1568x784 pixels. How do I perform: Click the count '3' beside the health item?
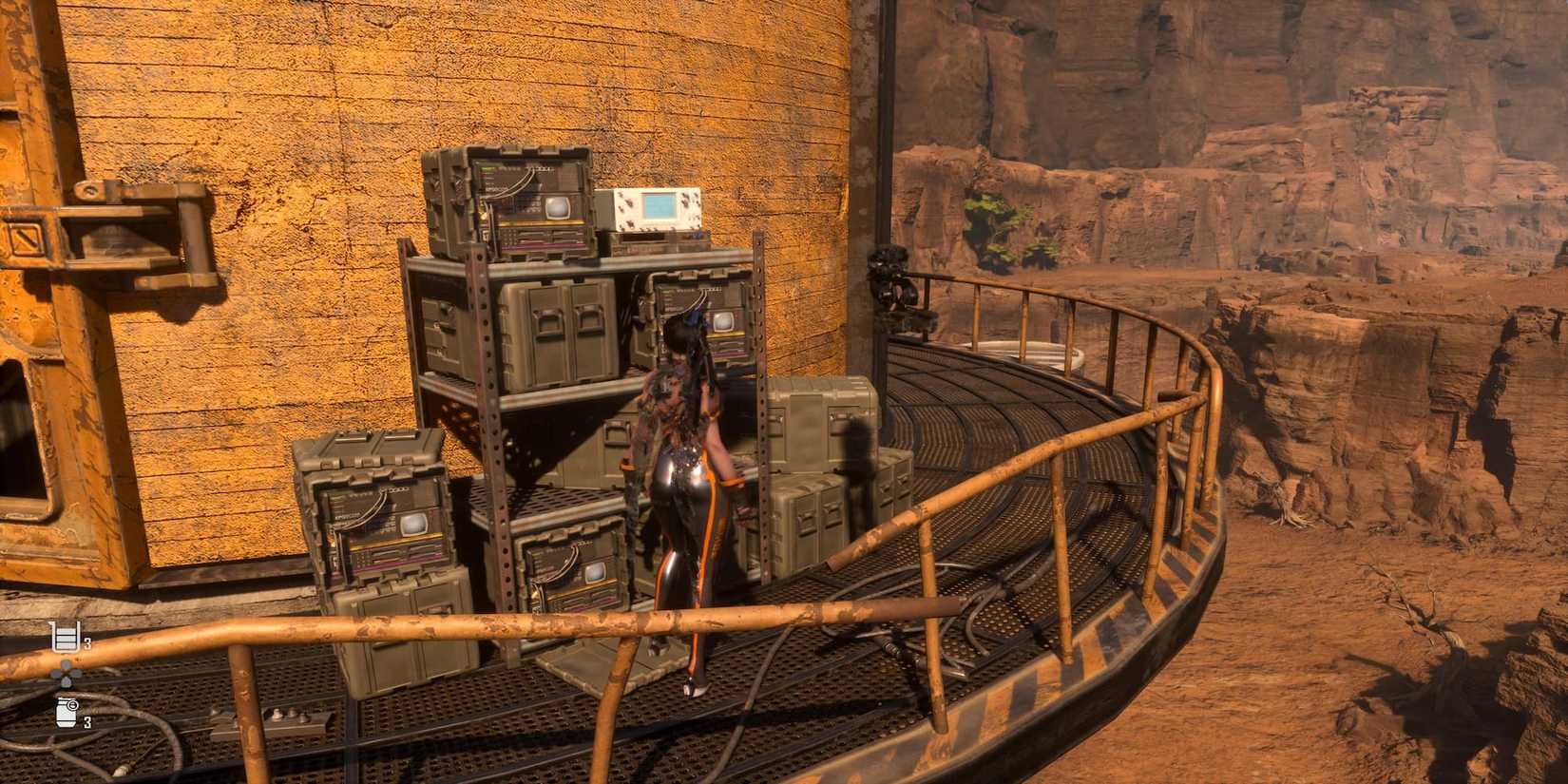pos(87,641)
